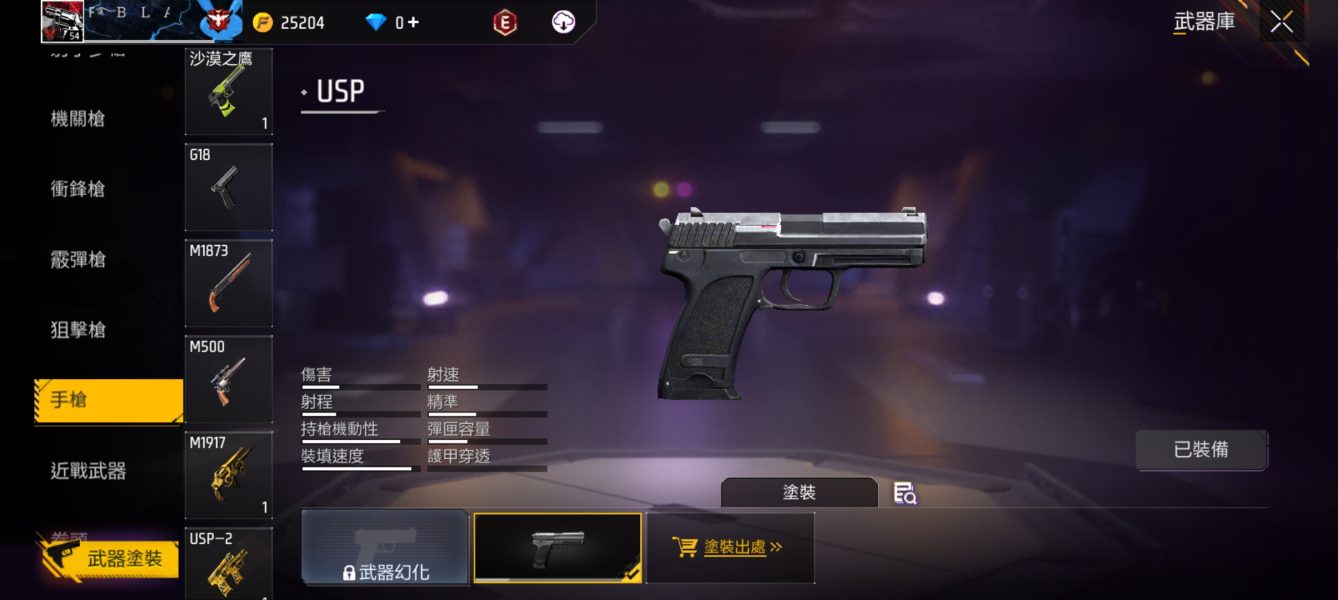The image size is (1338, 600).
Task: Select the golden M1917 thumbnail
Action: tap(228, 475)
